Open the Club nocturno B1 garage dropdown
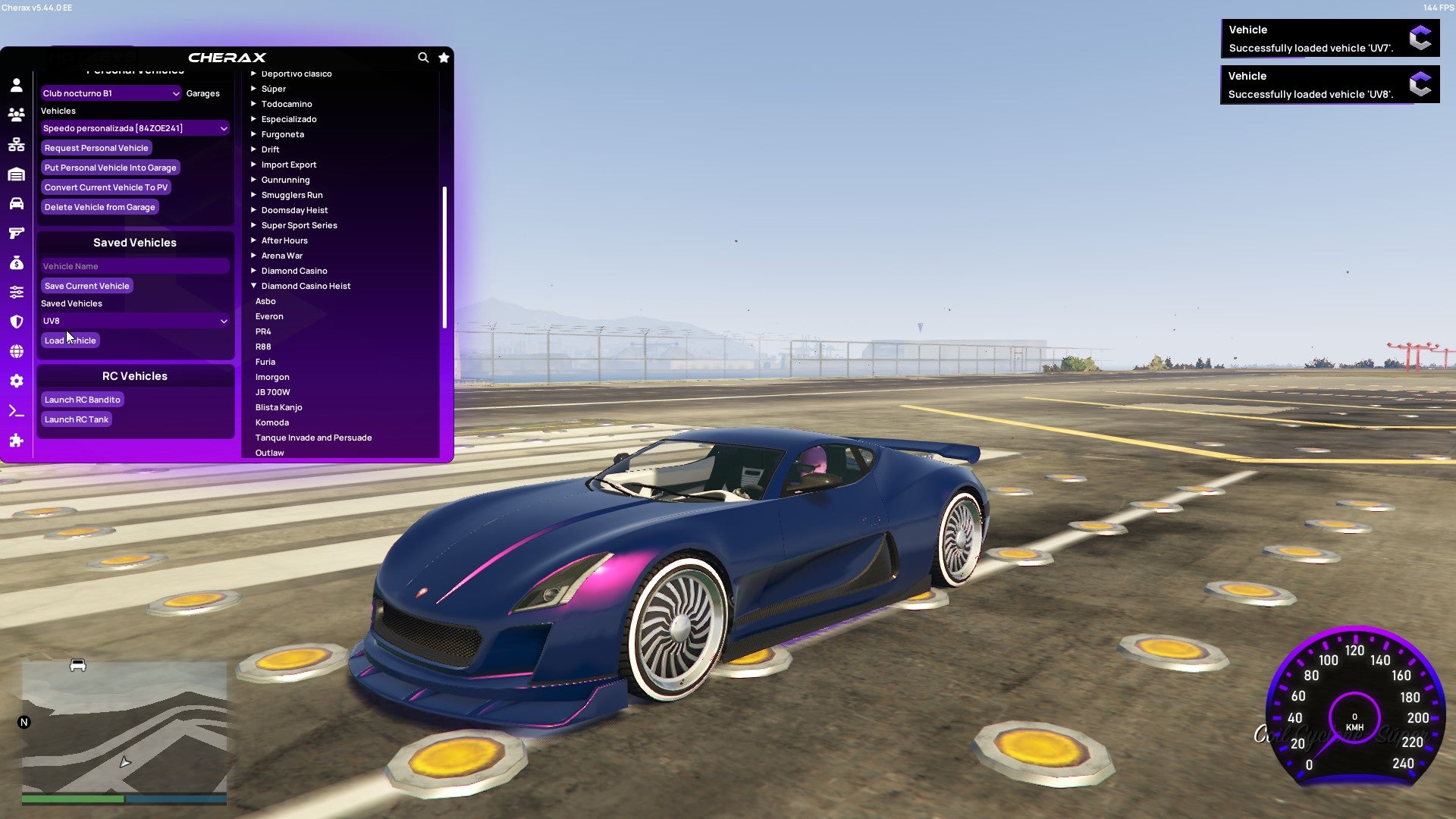Screen dimensions: 1456x819 pos(111,93)
